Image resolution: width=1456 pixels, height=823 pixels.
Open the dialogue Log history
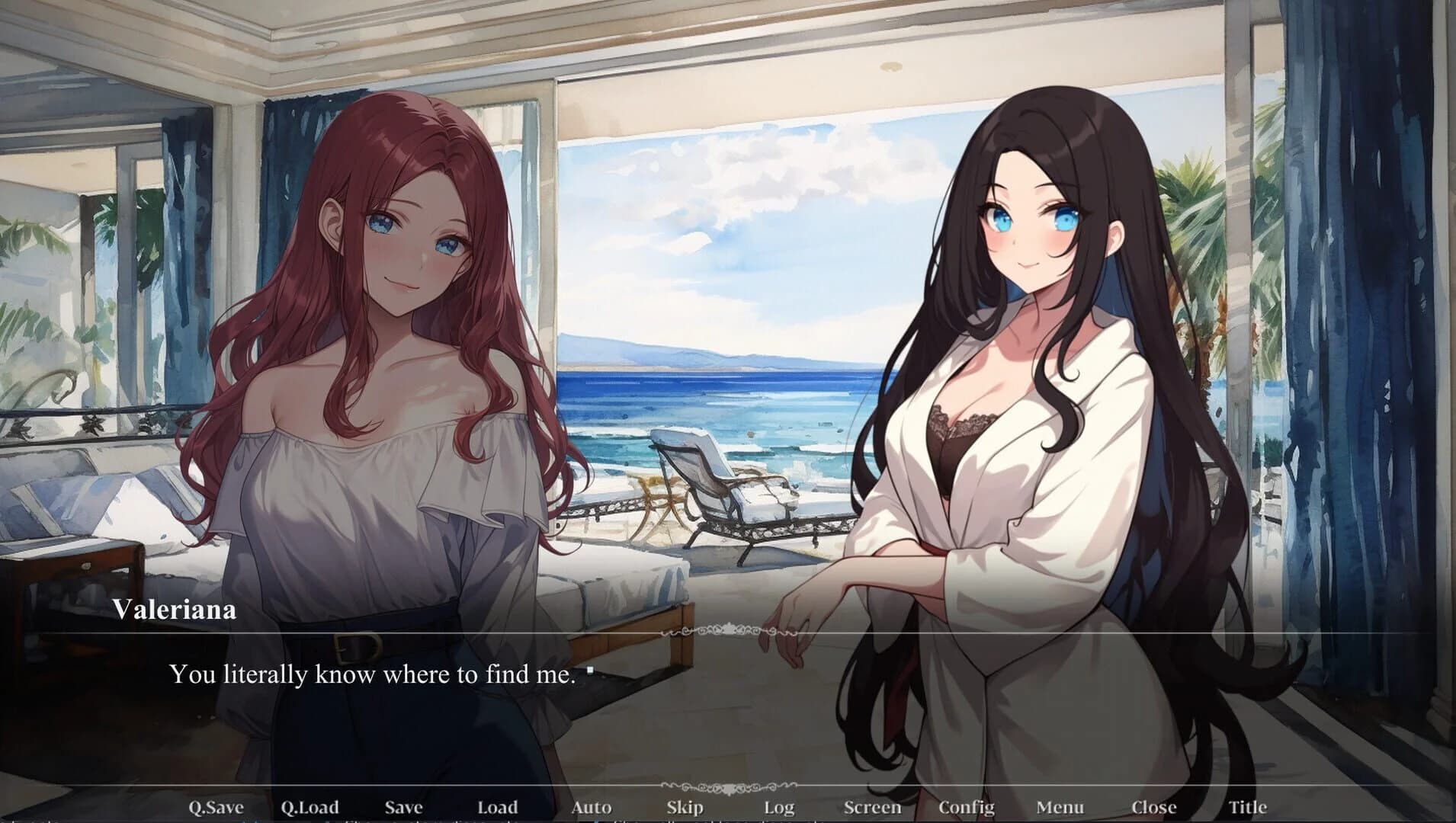(778, 806)
